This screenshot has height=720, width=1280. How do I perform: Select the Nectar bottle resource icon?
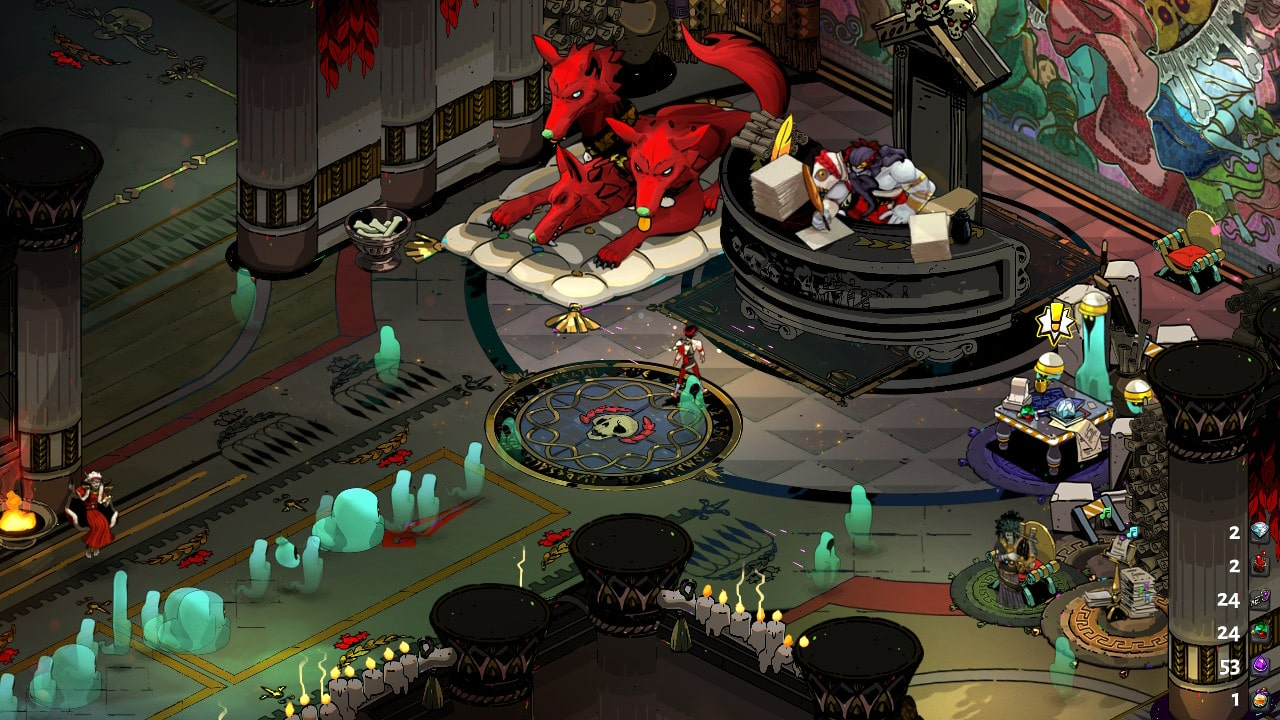(x=1260, y=699)
